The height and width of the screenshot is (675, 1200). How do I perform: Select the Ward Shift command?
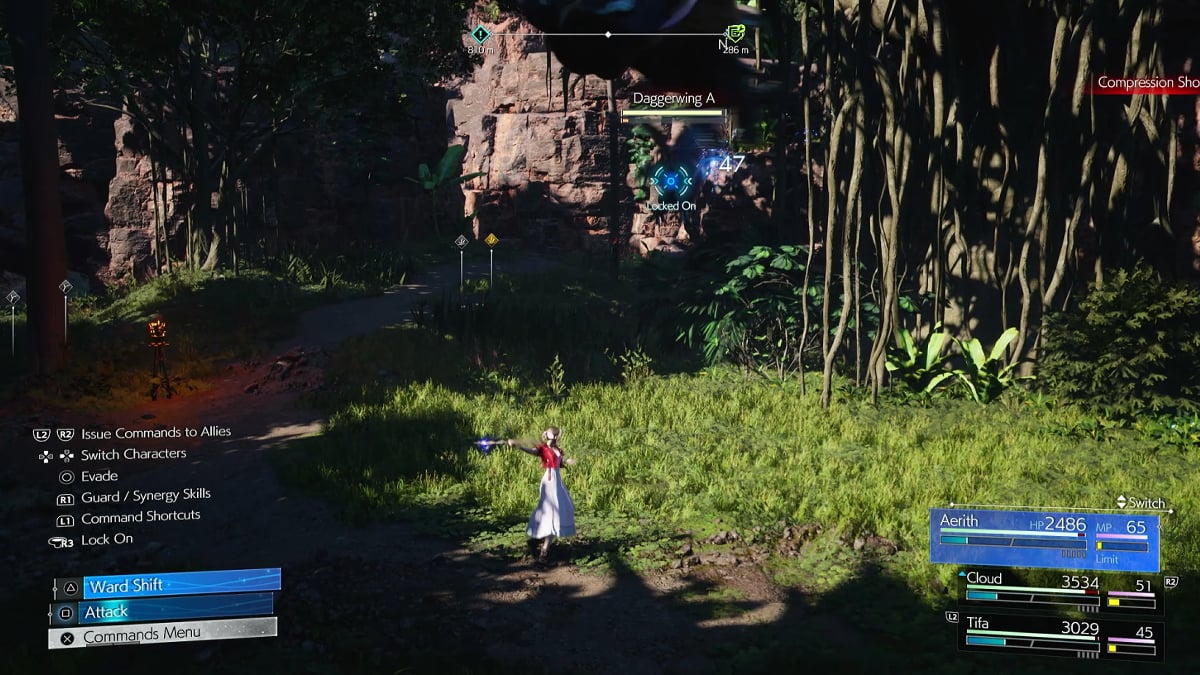click(x=167, y=585)
